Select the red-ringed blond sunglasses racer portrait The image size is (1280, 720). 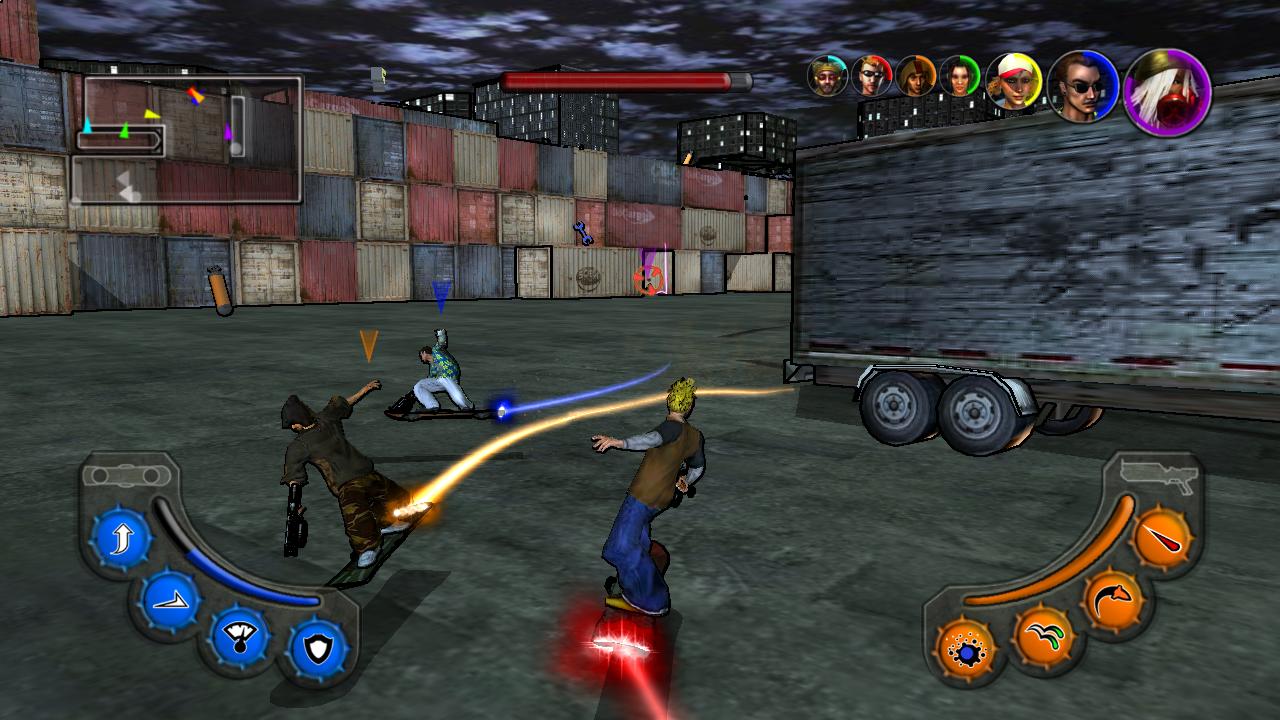click(872, 76)
